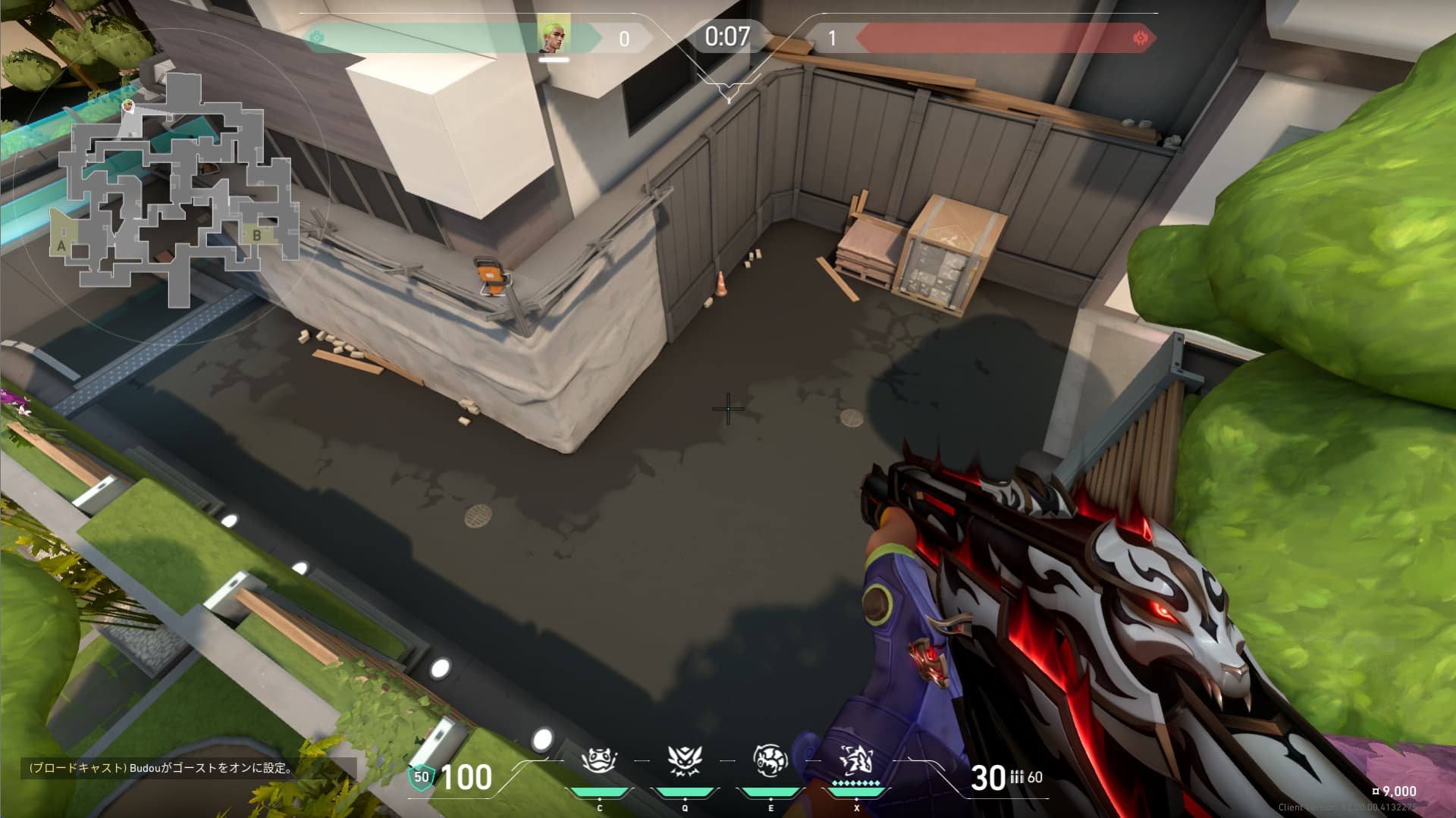This screenshot has height=818, width=1456.
Task: Click the player position marker on minimap
Action: (129, 106)
